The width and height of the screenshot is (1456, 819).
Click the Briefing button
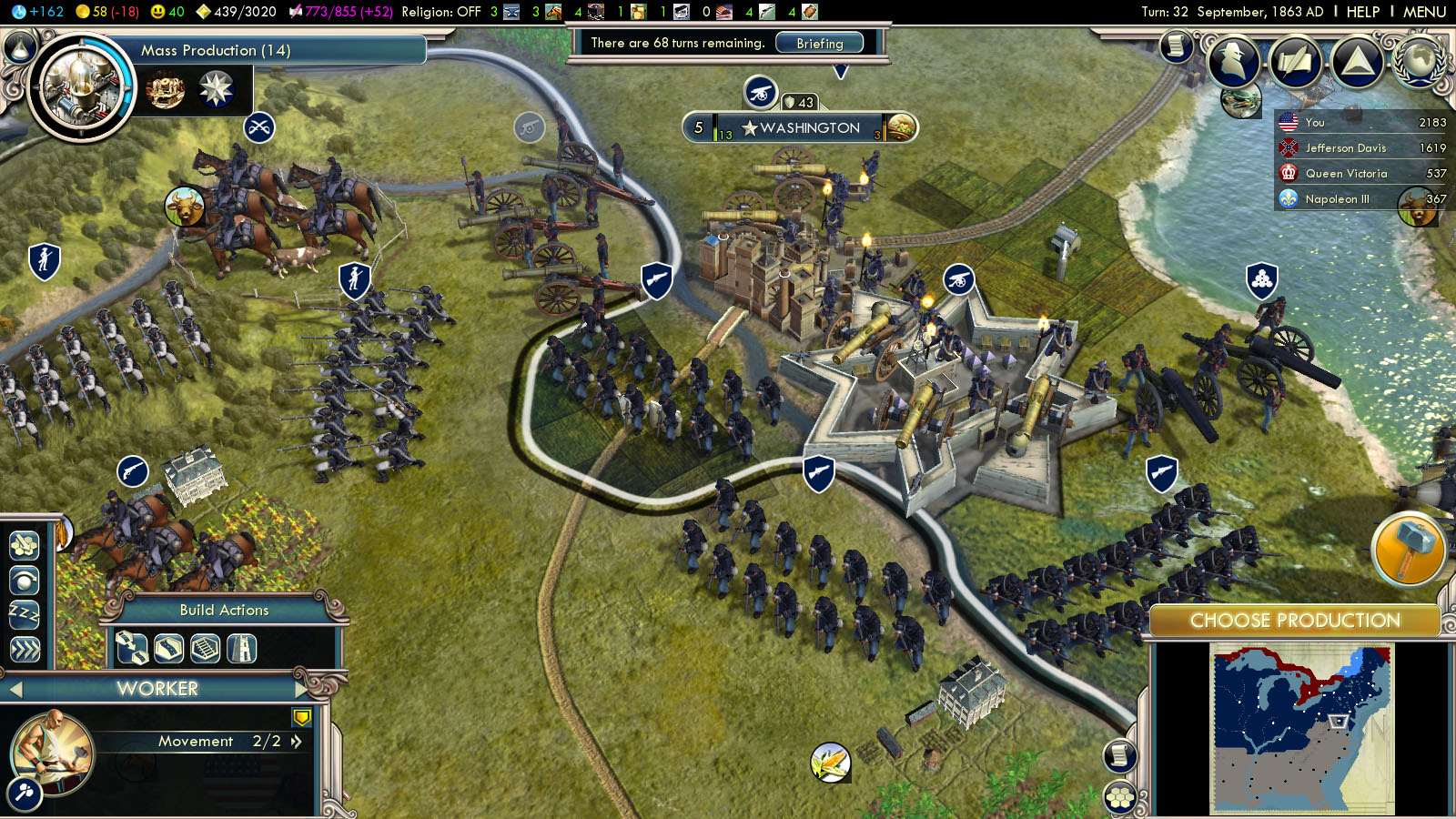point(819,43)
